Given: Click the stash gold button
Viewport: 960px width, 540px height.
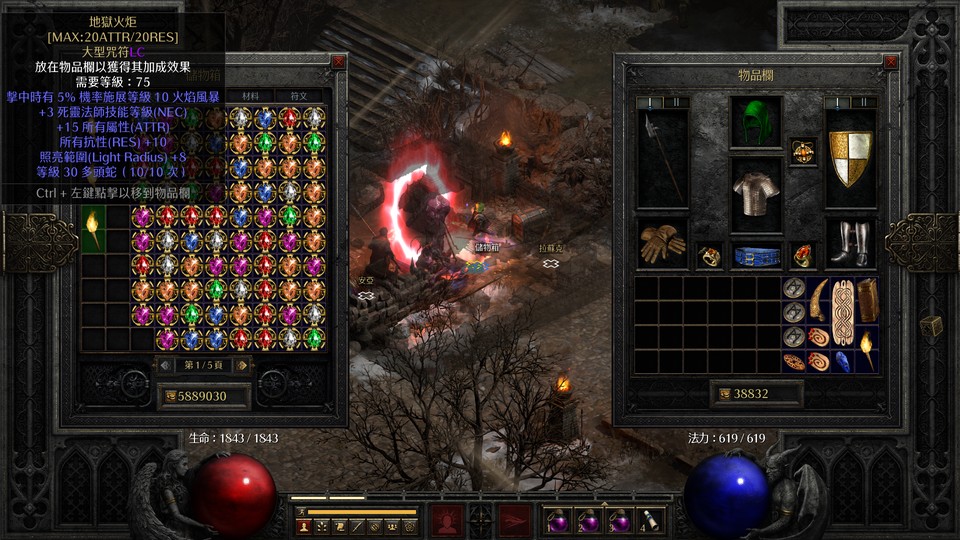Looking at the screenshot, I should click(169, 396).
